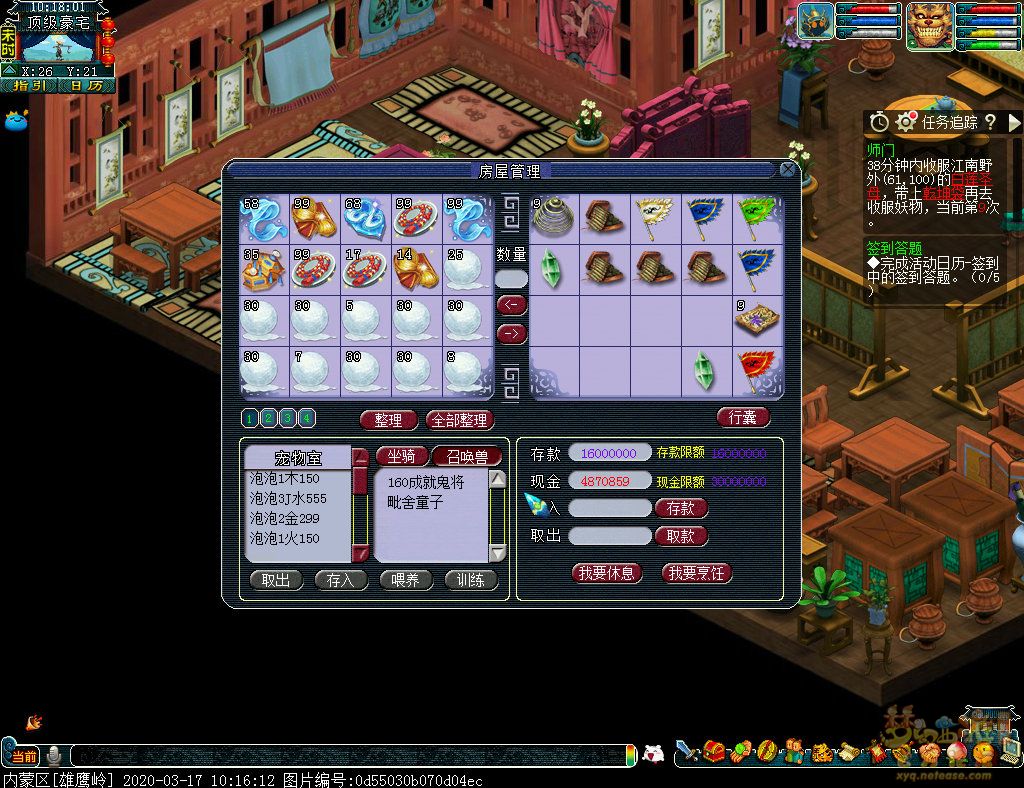Switch to the 坐骑 mount tab
Image resolution: width=1024 pixels, height=788 pixels.
[x=401, y=456]
